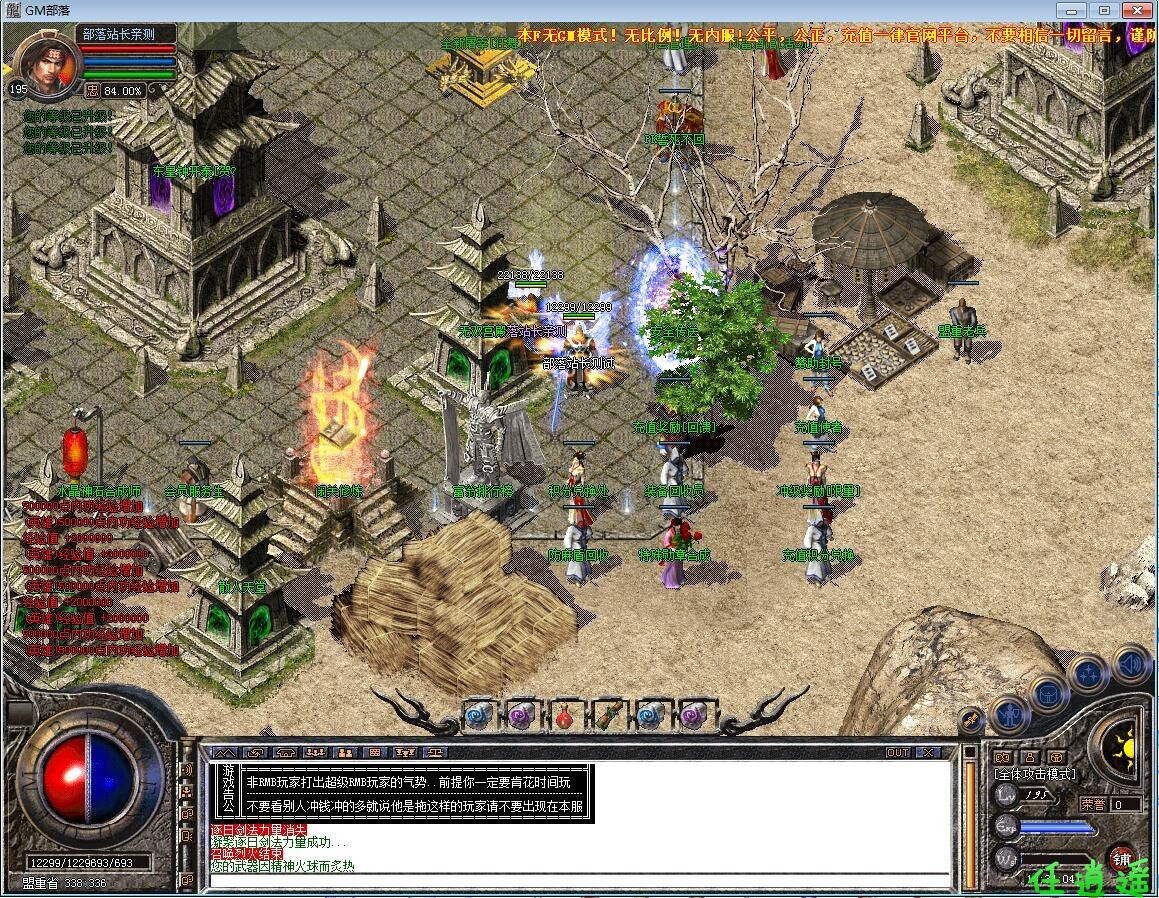
Task: Click the red 铺 shop button
Action: [x=1121, y=858]
